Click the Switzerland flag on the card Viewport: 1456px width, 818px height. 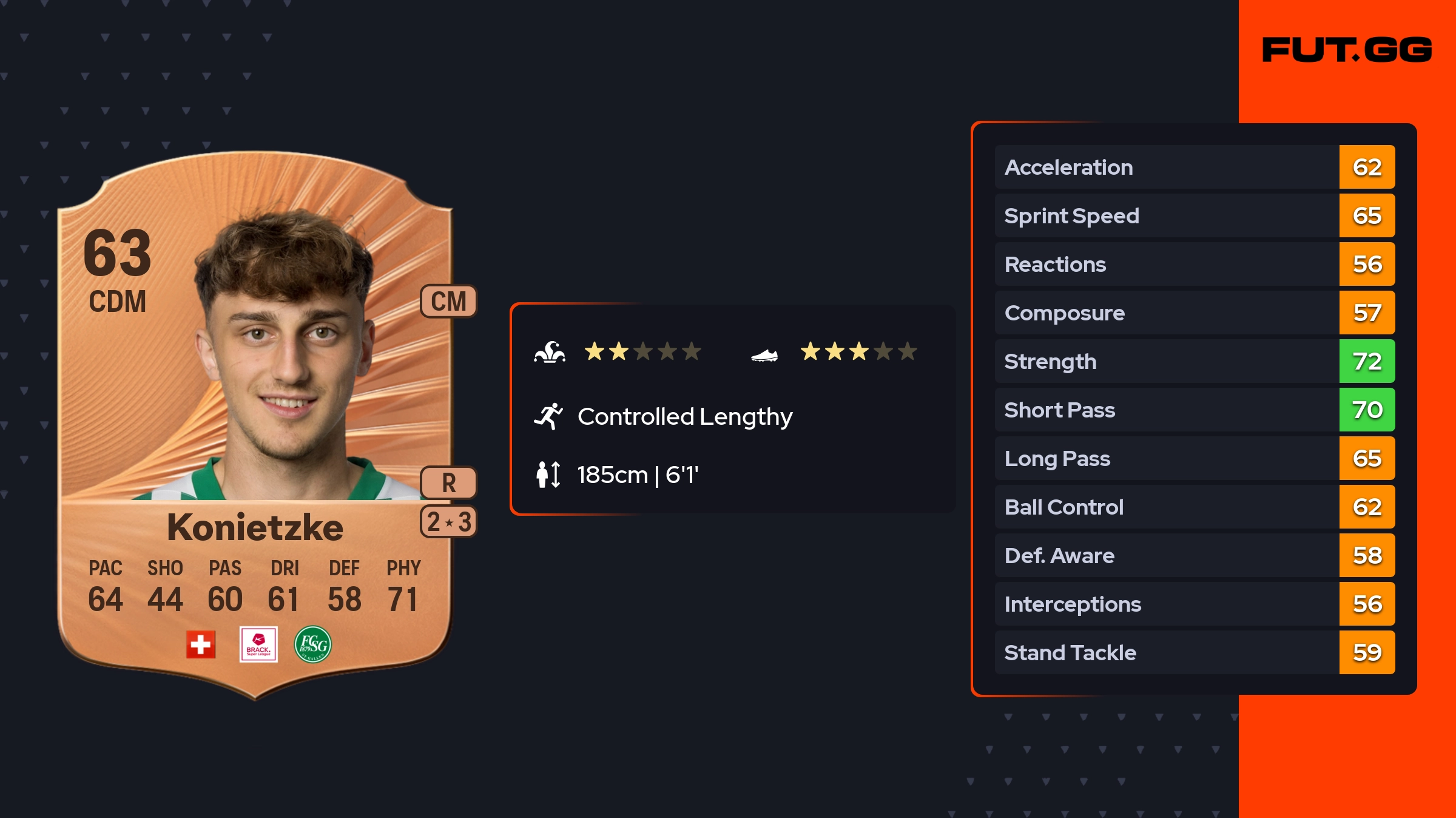tap(201, 644)
